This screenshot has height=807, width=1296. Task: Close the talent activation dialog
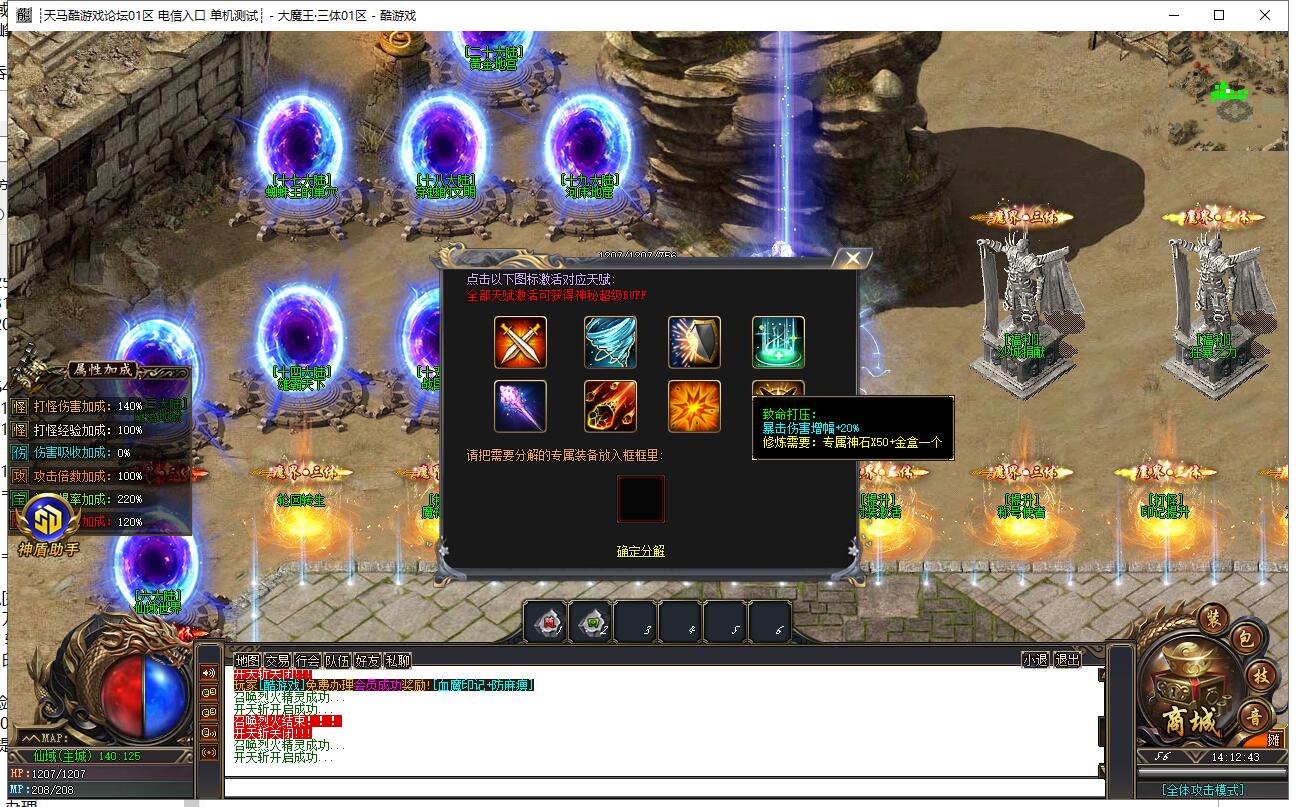click(x=852, y=259)
